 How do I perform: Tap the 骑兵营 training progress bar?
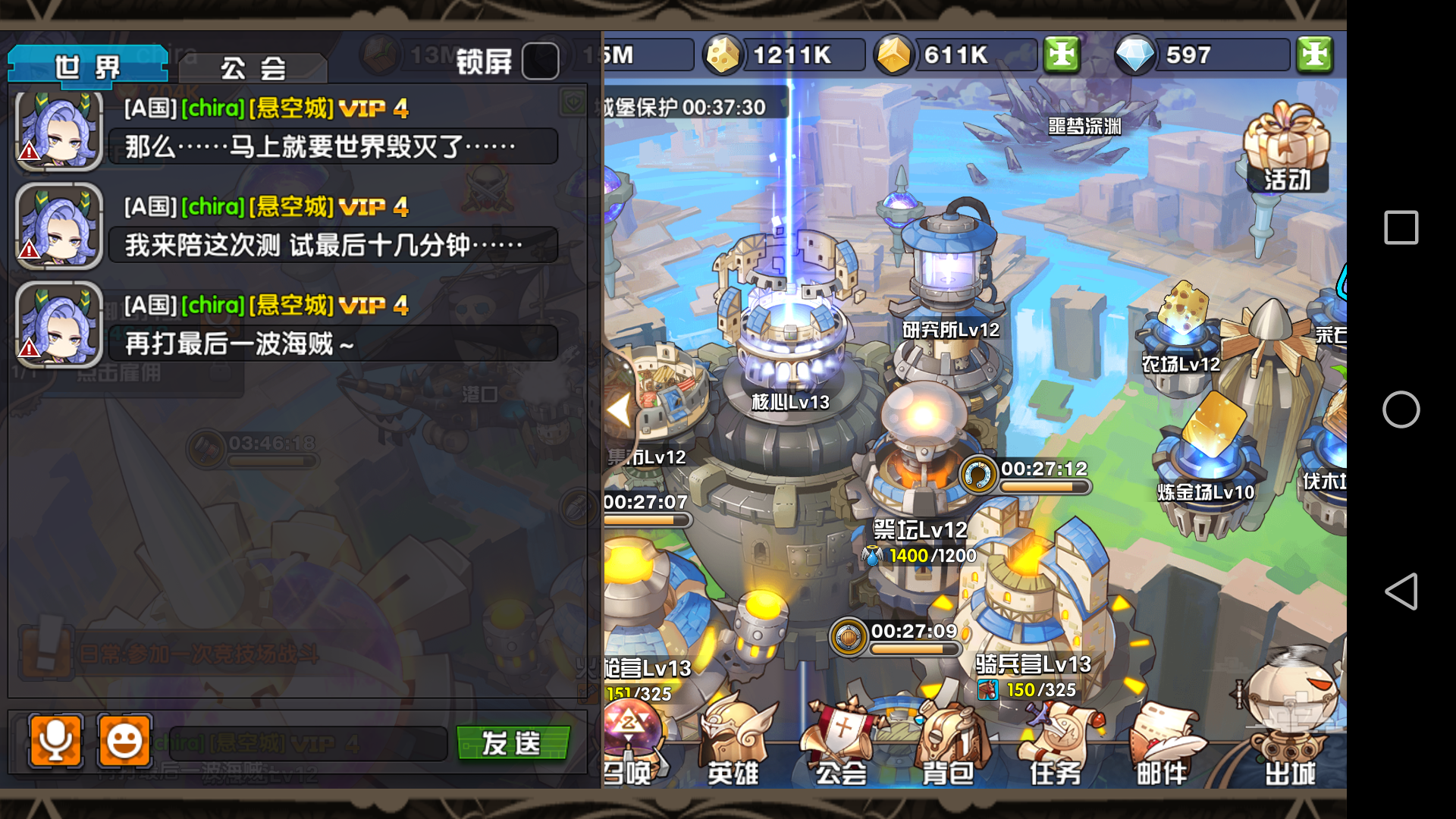pos(914,650)
